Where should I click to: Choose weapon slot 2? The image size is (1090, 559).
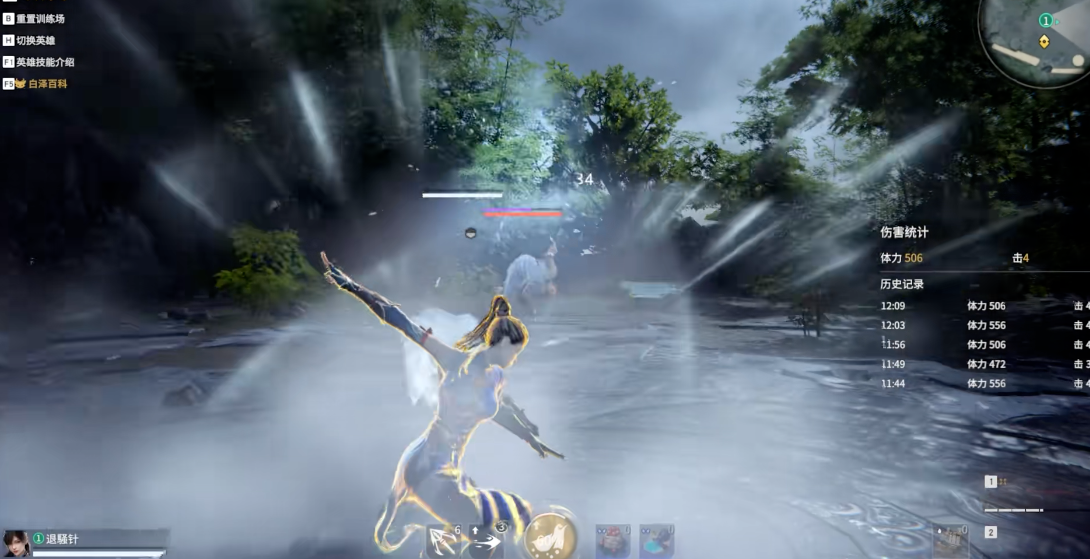(991, 533)
